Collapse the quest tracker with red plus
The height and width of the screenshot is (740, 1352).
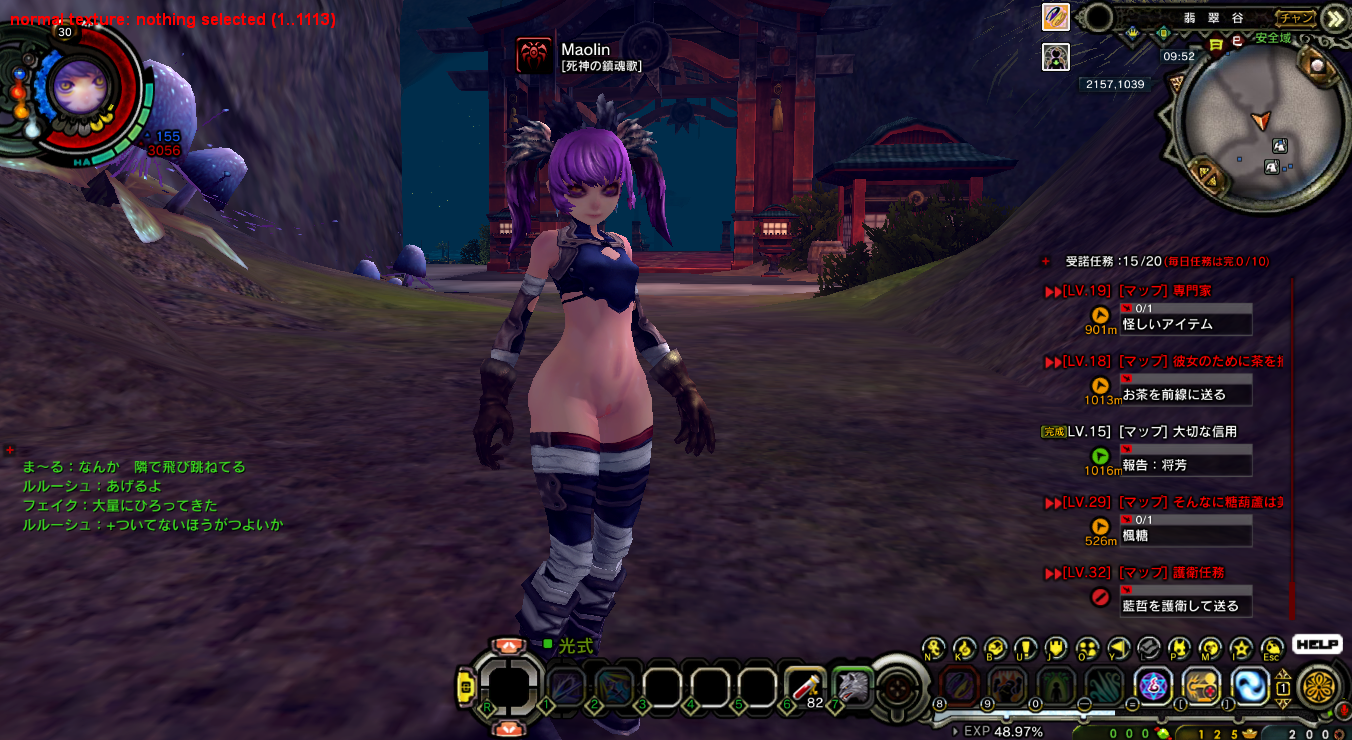pyautogui.click(x=1046, y=261)
